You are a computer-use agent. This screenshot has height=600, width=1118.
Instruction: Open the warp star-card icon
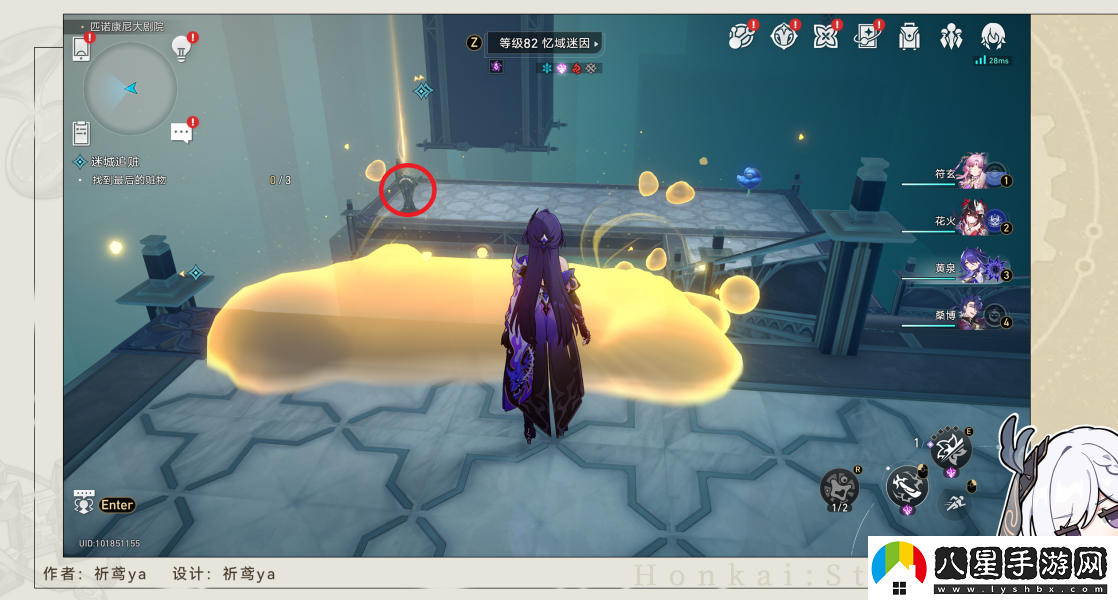click(866, 37)
